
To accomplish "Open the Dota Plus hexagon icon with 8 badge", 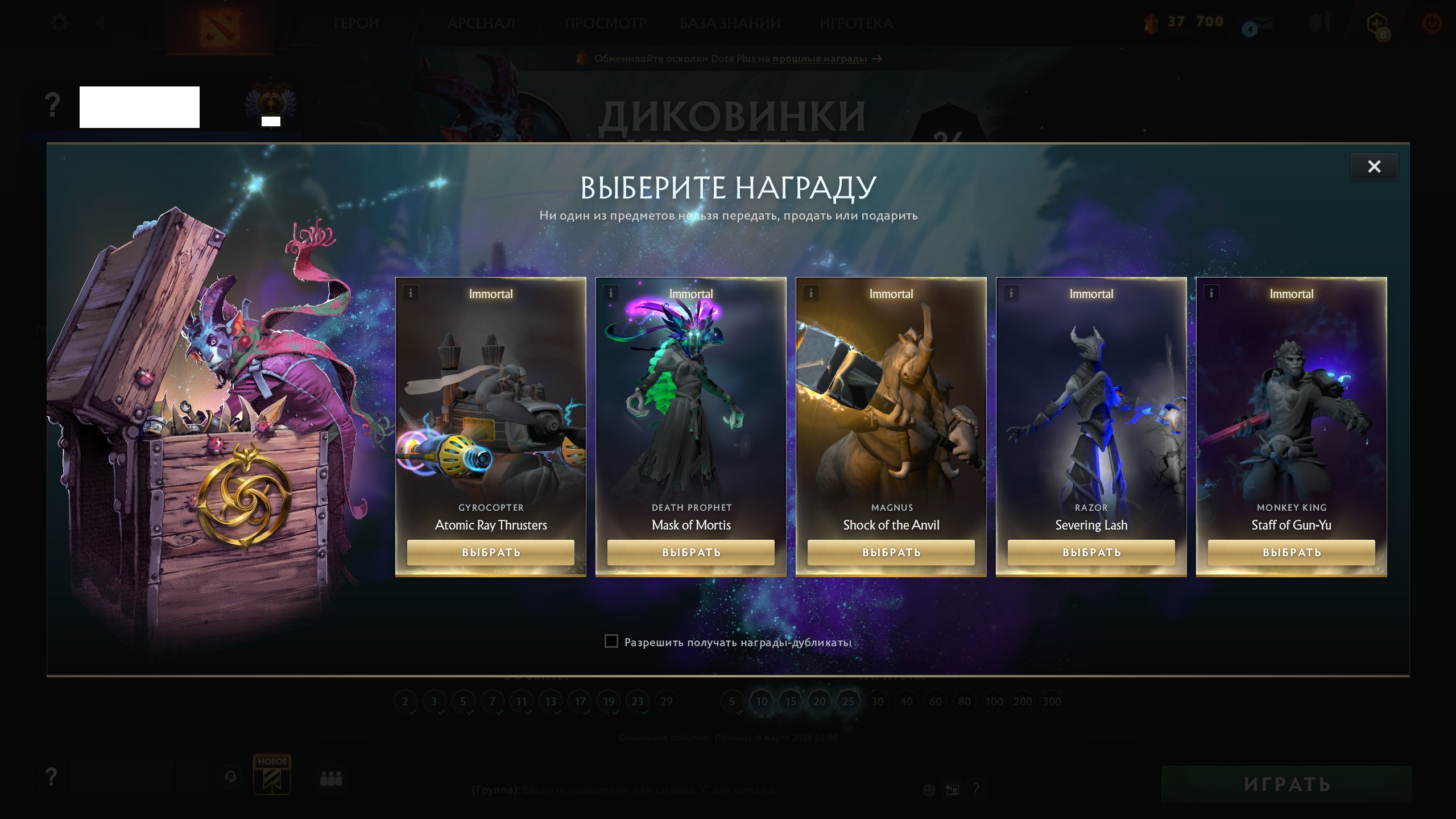I will pyautogui.click(x=1378, y=23).
